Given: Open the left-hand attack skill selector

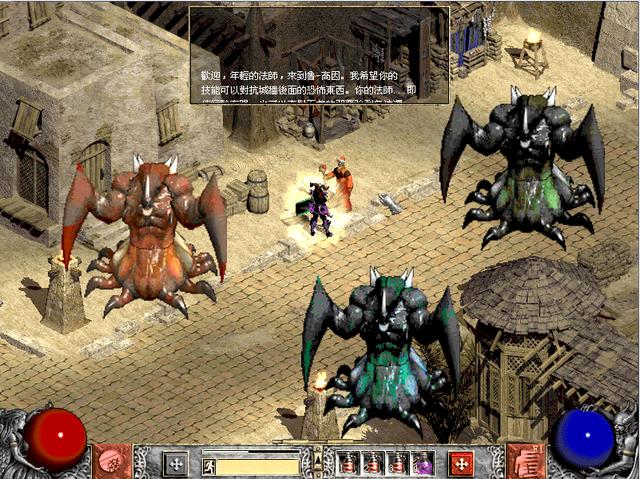Looking at the screenshot, I should [111, 462].
